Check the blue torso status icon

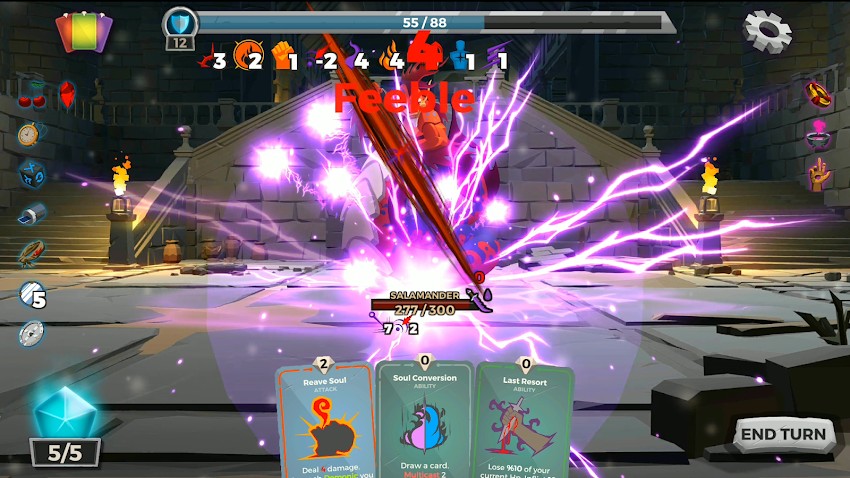[x=460, y=57]
